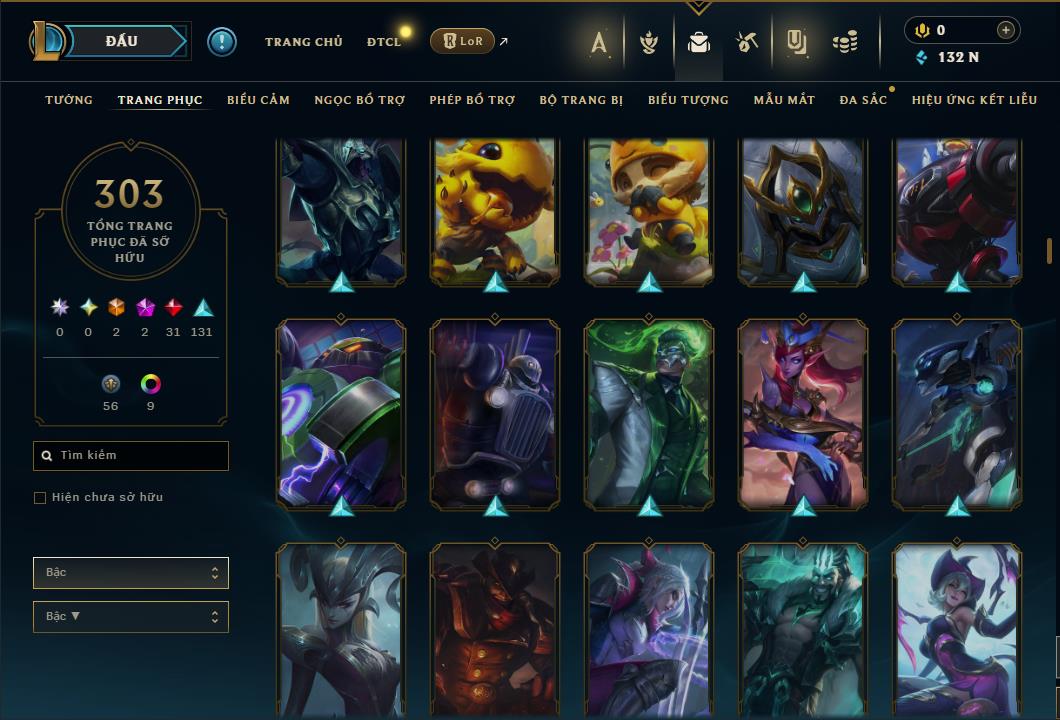
Task: Open the Bậc ▼ sorting dropdown
Action: tap(131, 617)
